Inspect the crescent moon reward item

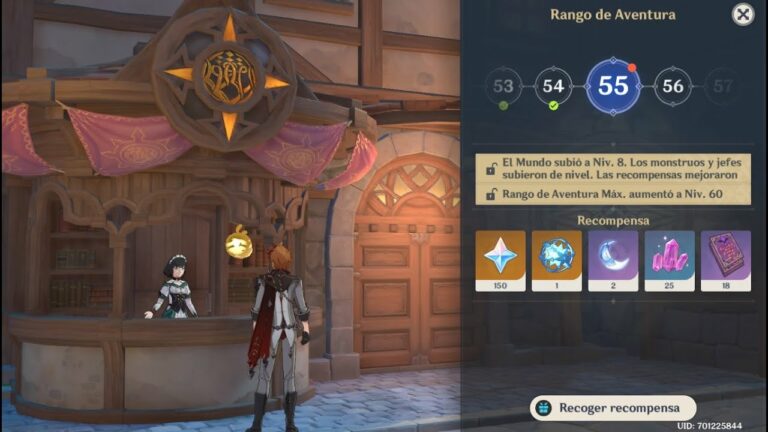[613, 260]
